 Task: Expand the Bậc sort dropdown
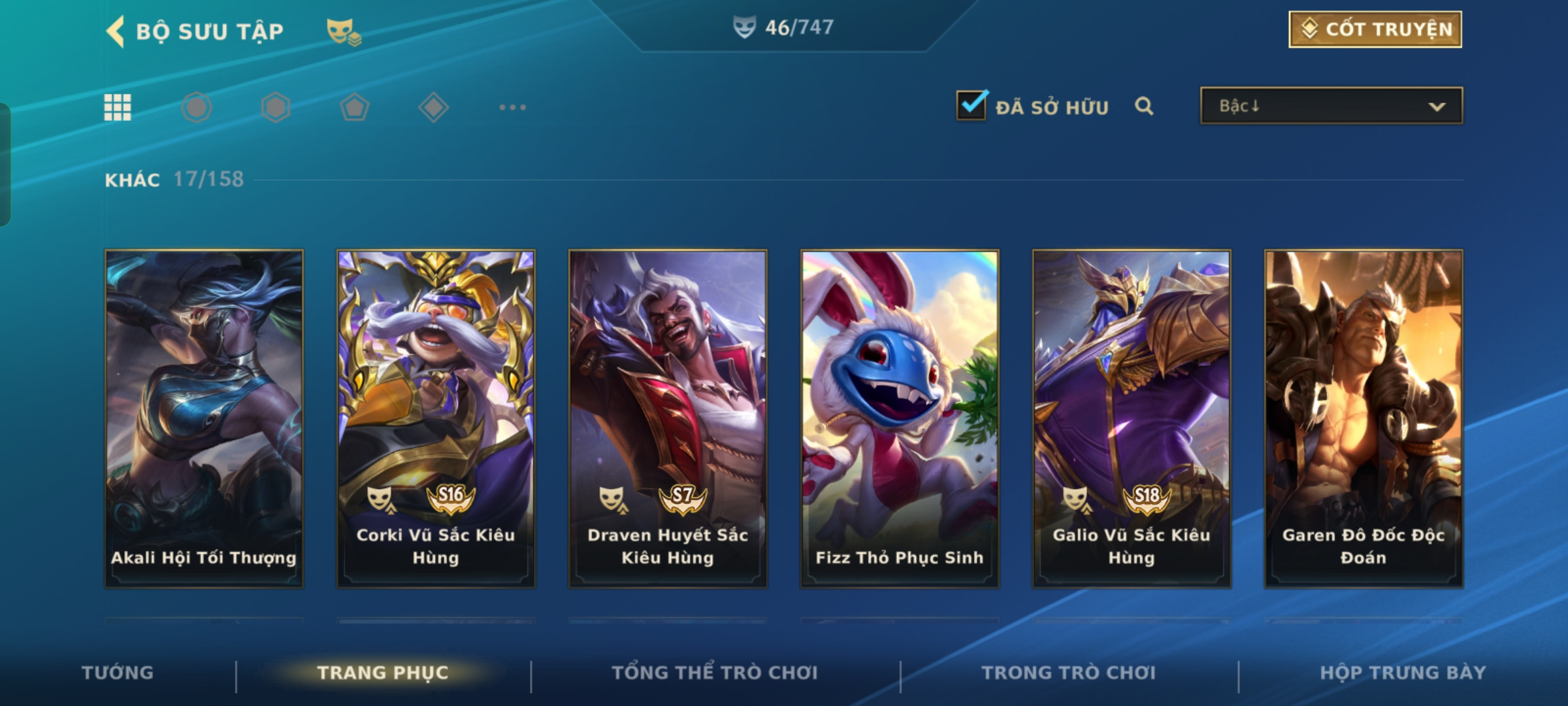pos(1331,106)
